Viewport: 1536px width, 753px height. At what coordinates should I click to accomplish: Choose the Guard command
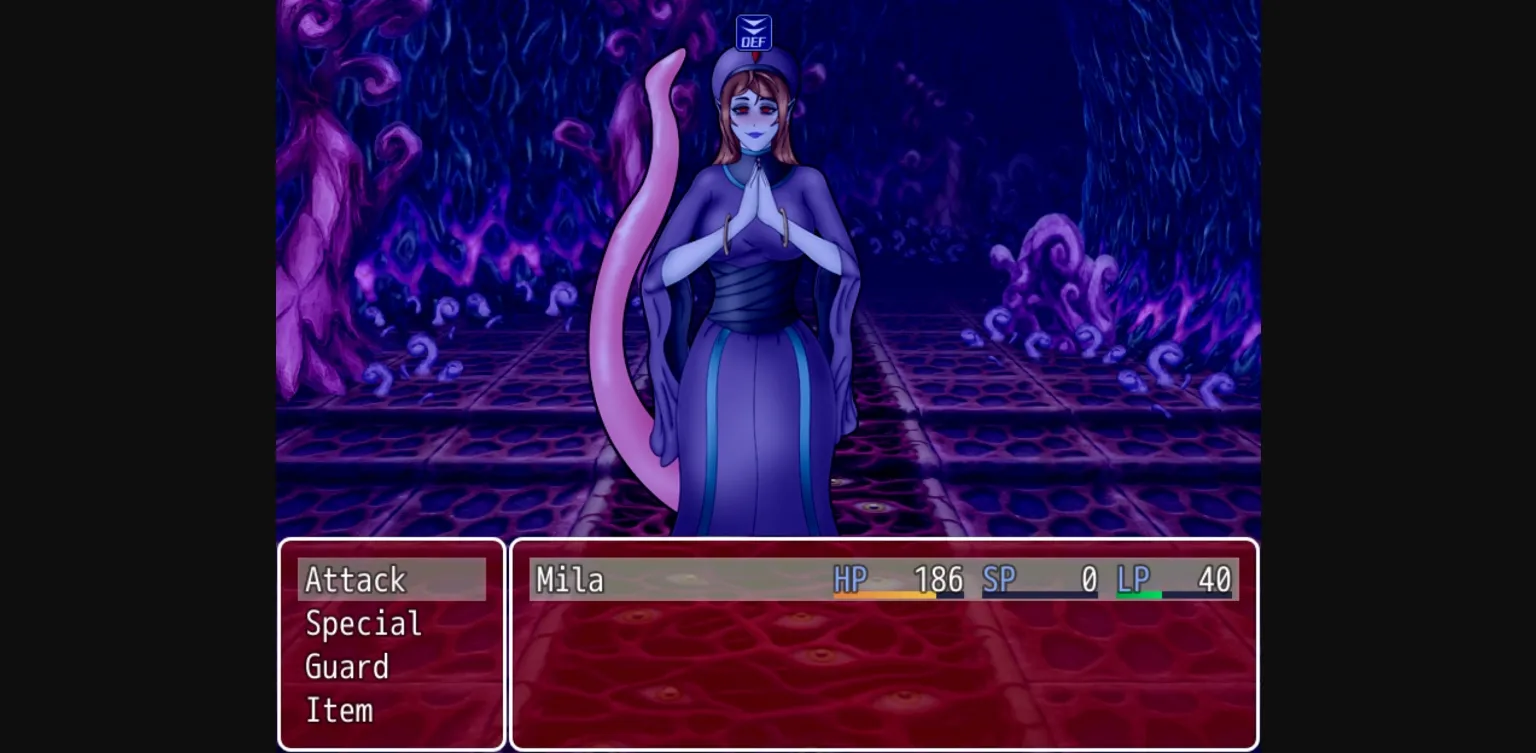348,666
